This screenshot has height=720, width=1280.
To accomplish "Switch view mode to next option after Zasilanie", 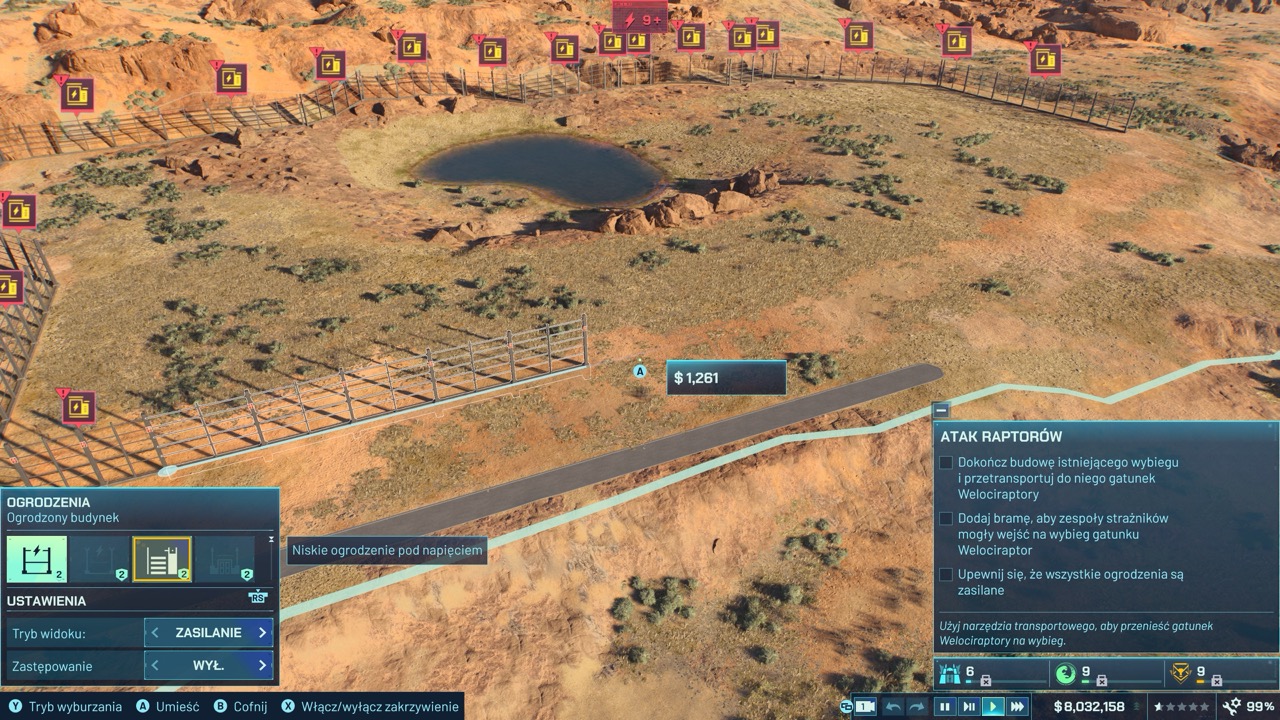I will [262, 633].
